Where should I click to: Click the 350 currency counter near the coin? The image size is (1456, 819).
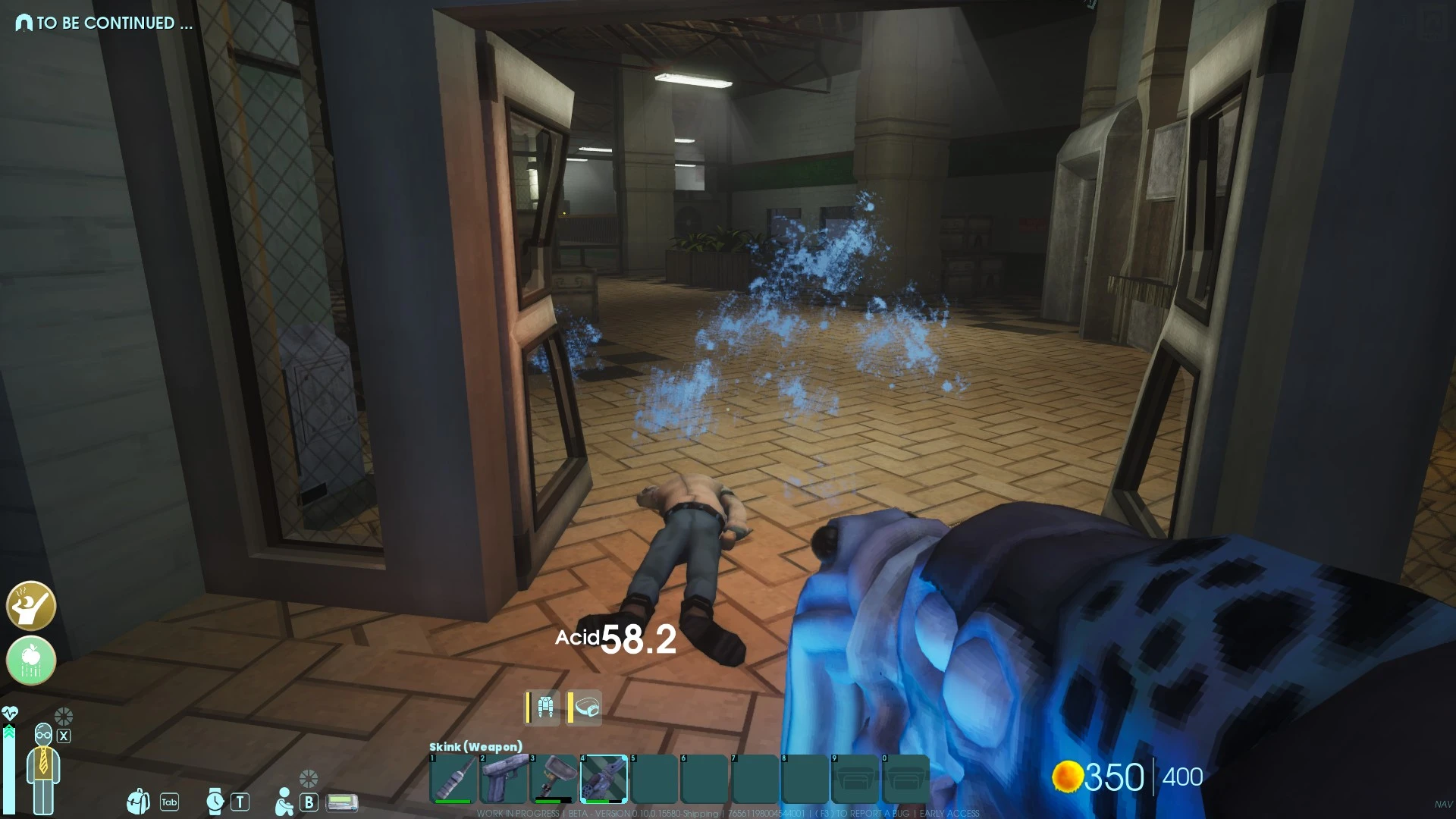(x=1115, y=778)
